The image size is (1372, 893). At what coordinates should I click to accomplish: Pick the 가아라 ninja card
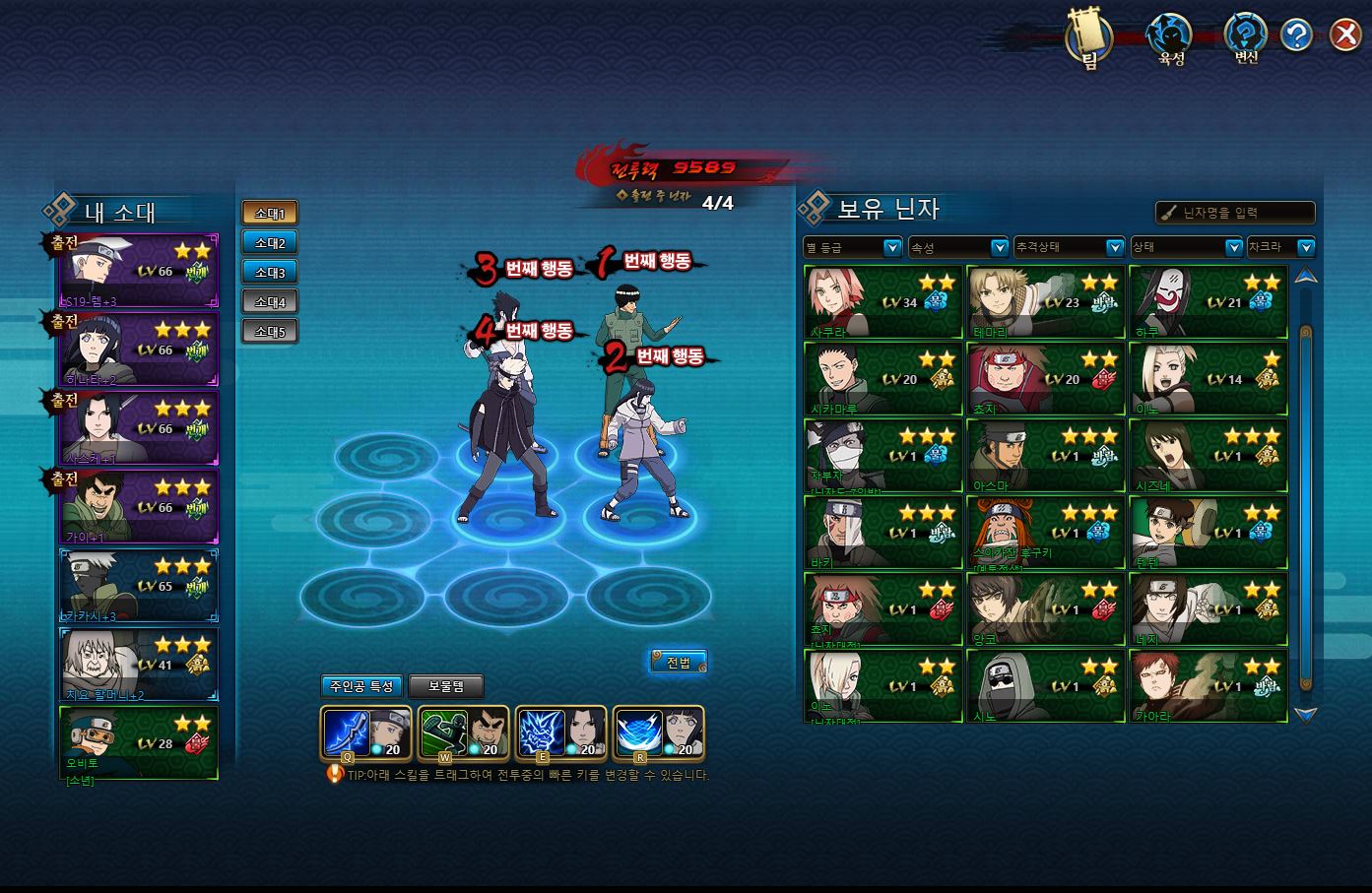click(1208, 686)
